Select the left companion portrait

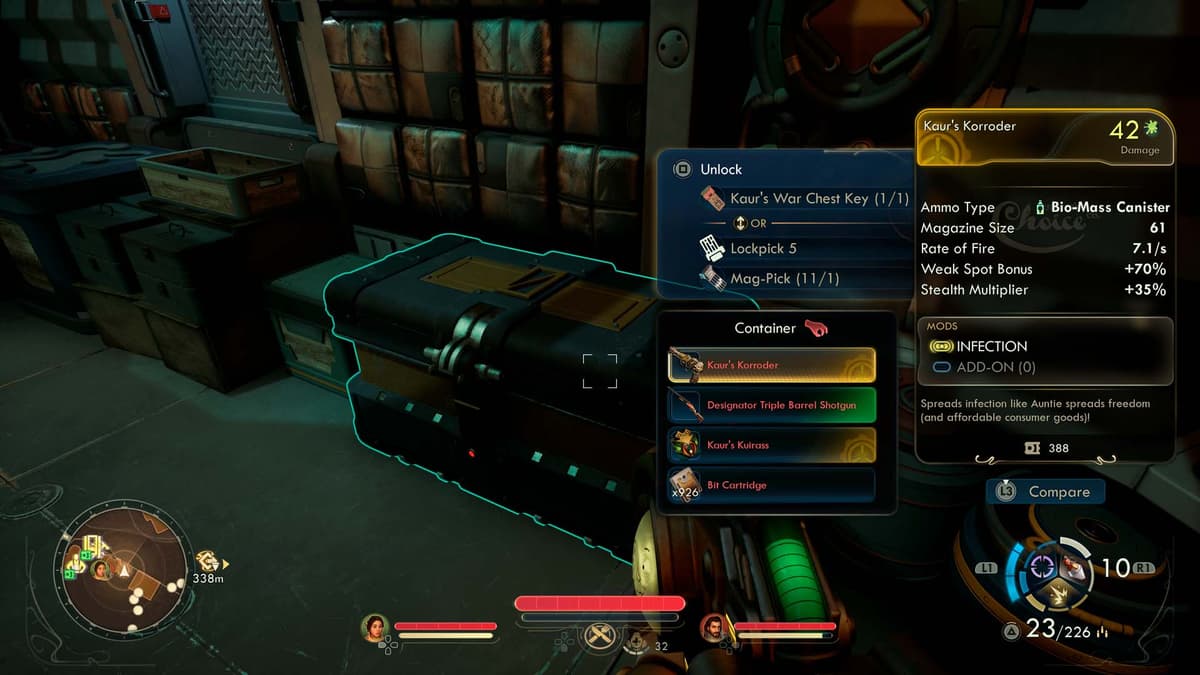tap(375, 627)
